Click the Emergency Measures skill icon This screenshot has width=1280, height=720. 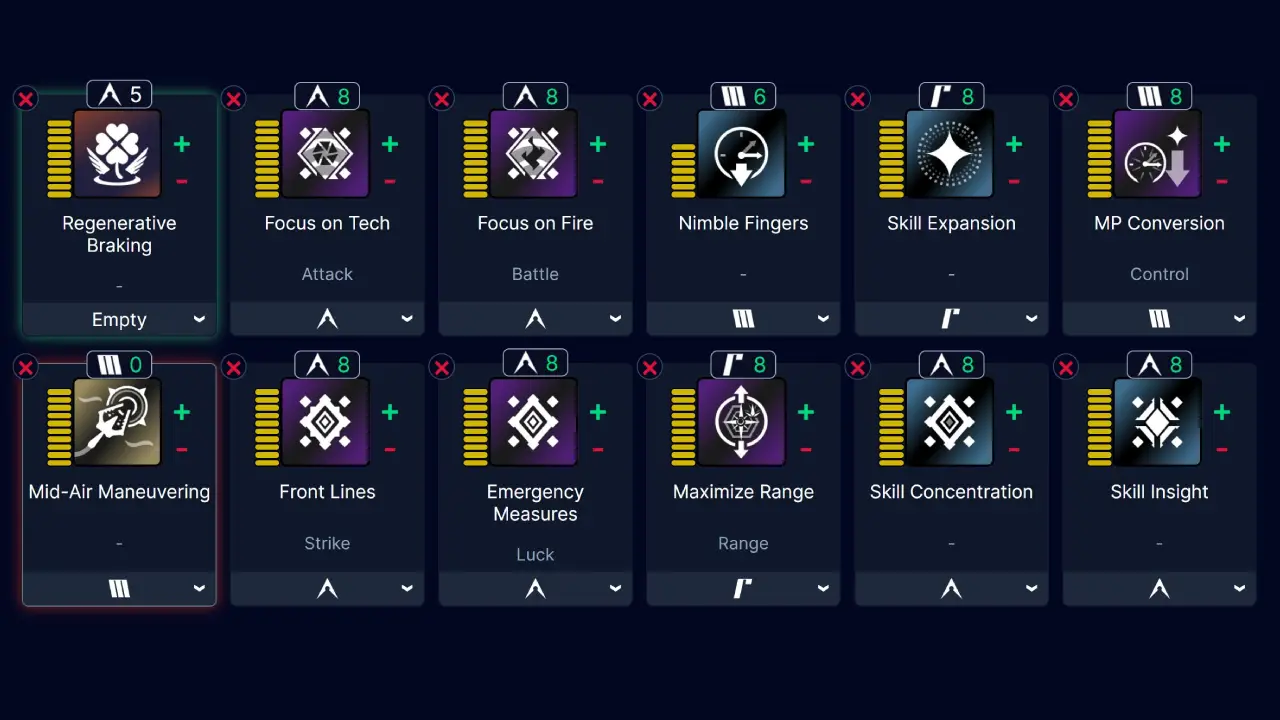(535, 421)
